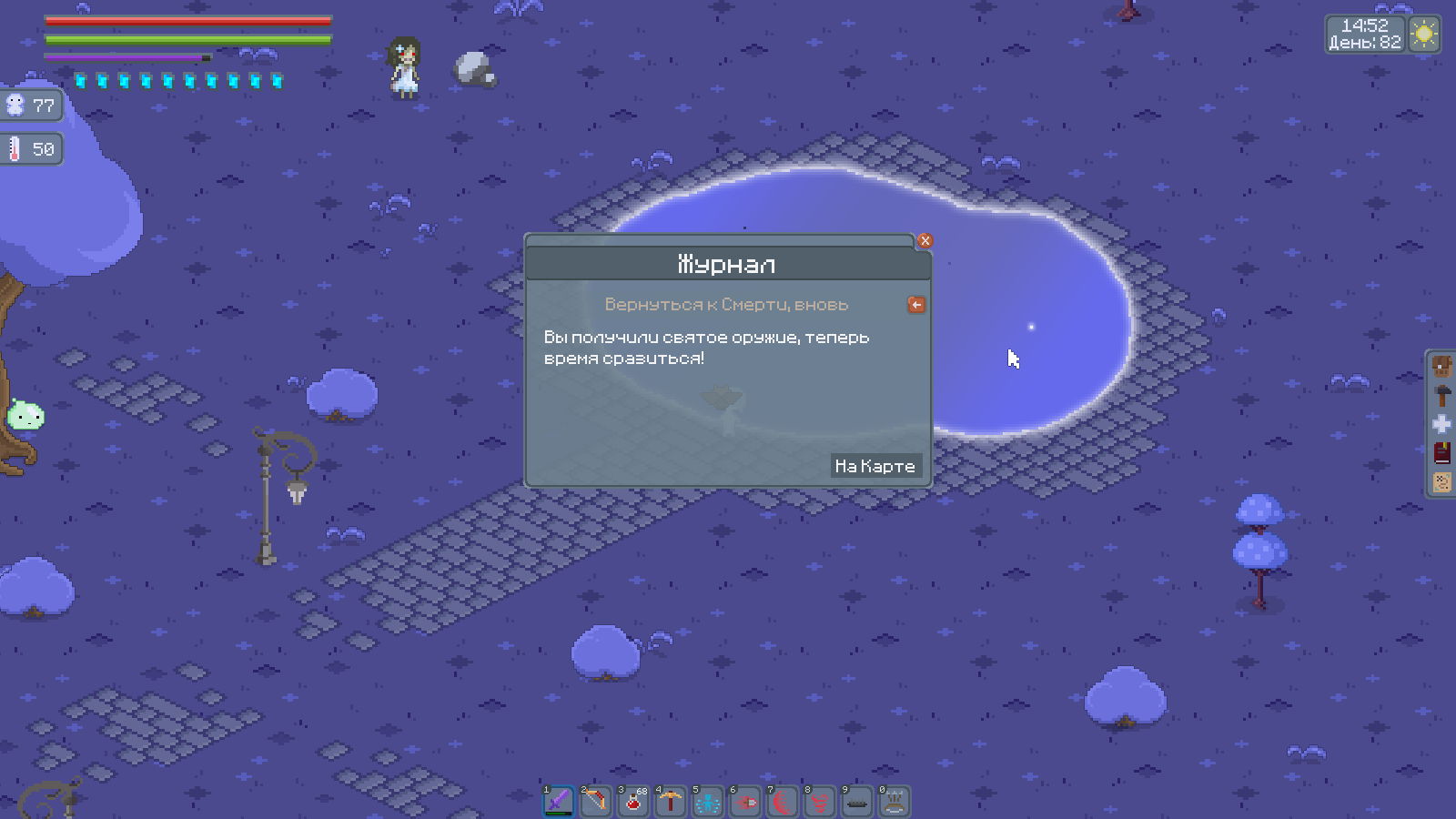This screenshot has height=819, width=1456.
Task: Select the pickaxe hotbar slot
Action: click(671, 802)
